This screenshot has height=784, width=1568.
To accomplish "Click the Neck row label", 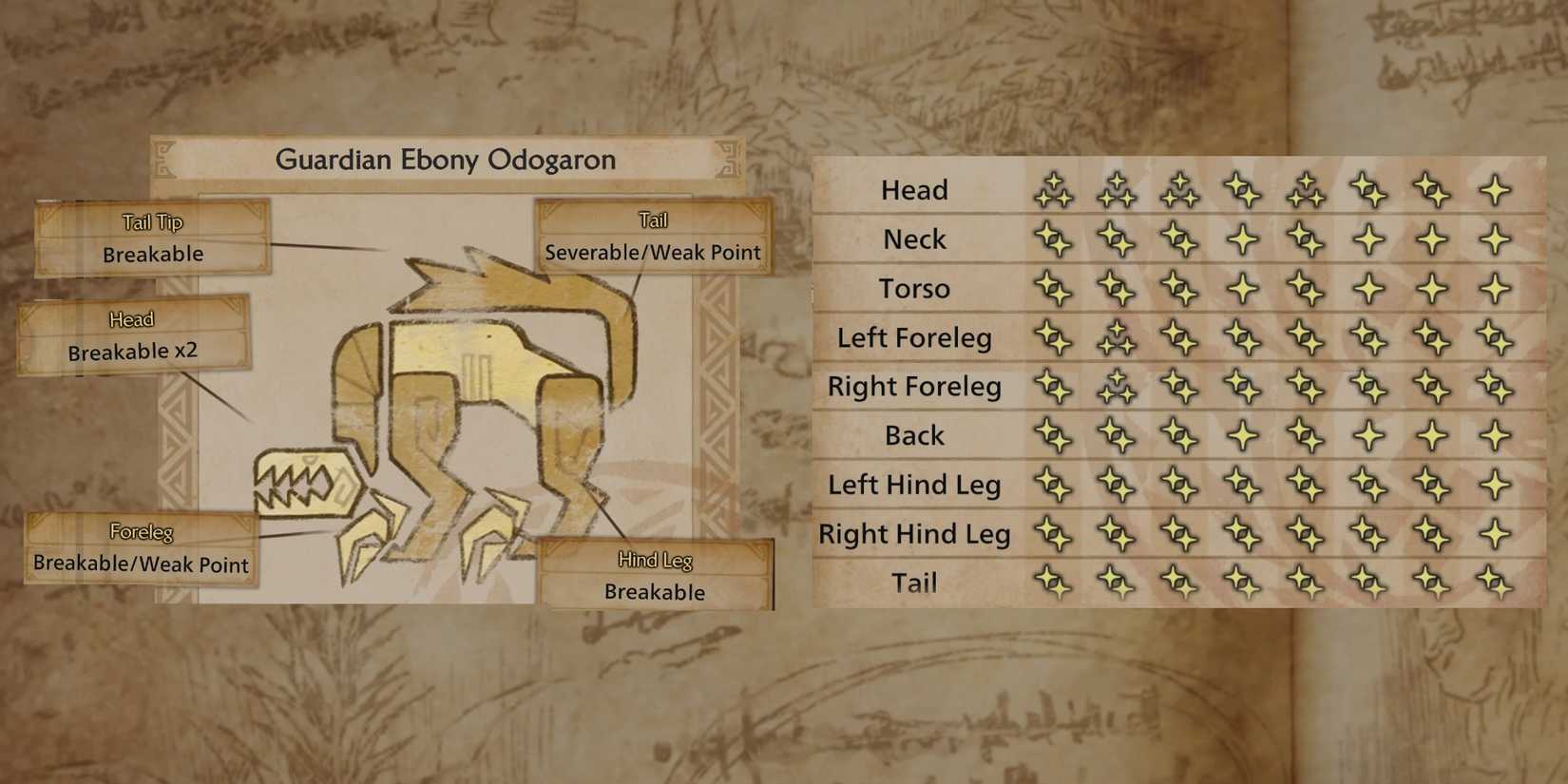I will [x=913, y=239].
